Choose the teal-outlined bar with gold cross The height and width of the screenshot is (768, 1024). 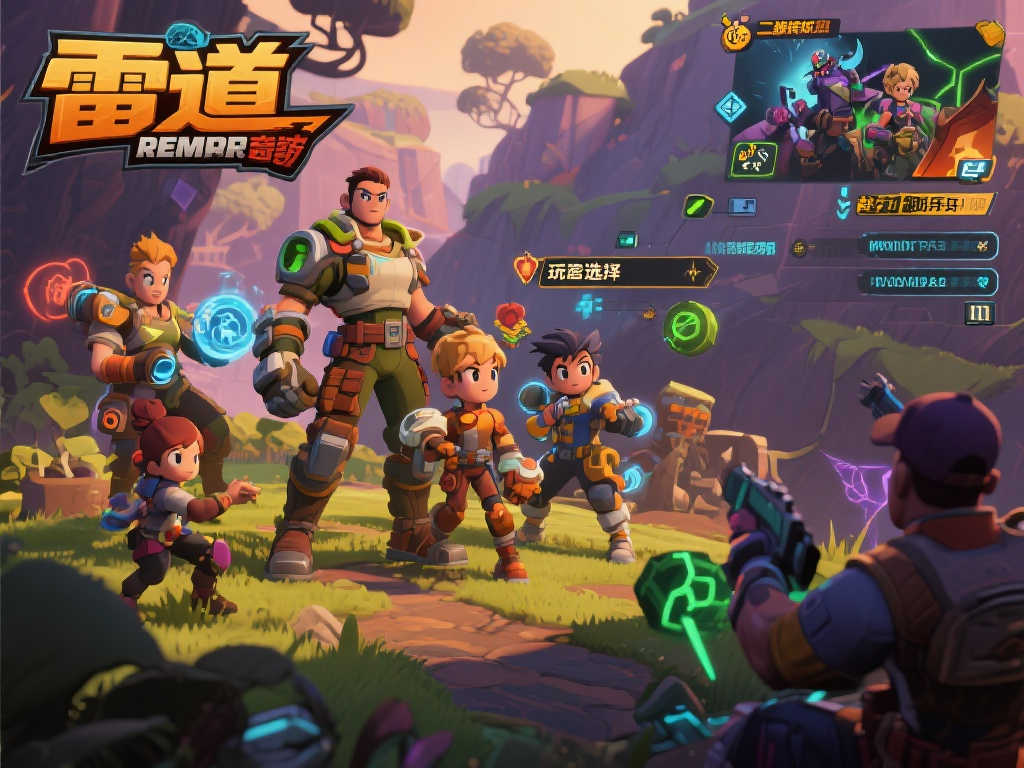(x=927, y=245)
